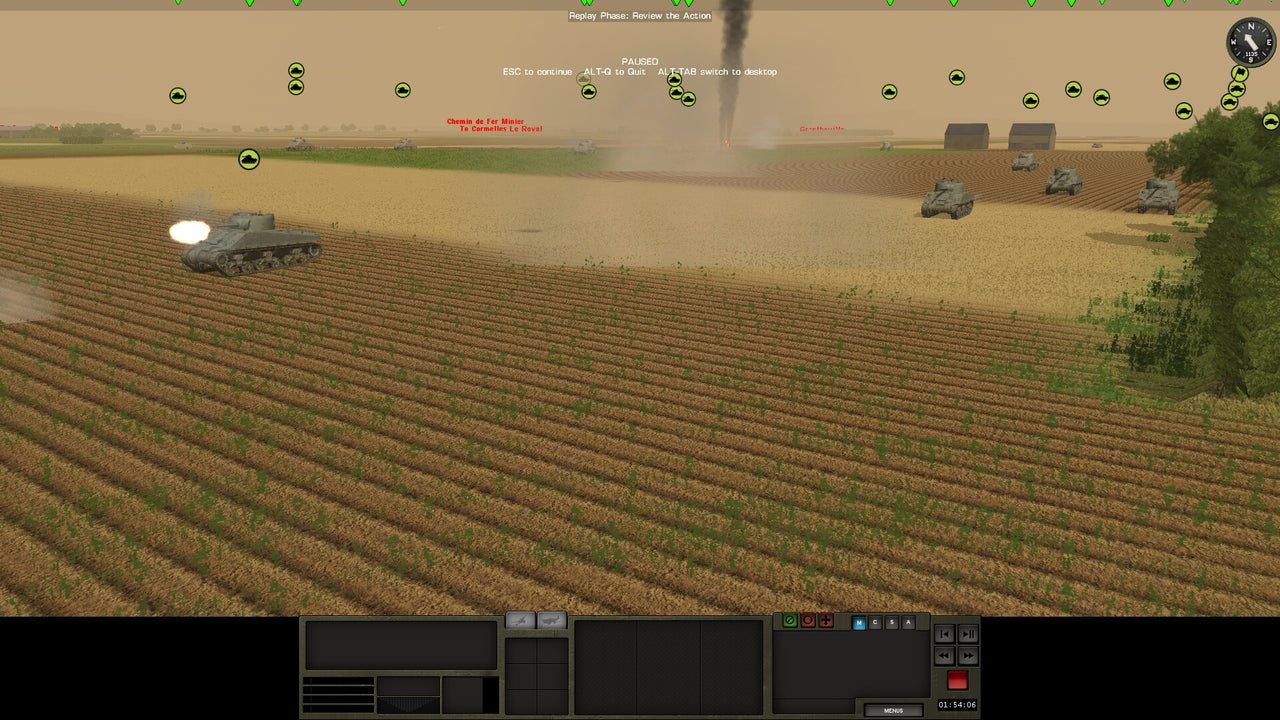
Task: Rewind the action replay
Action: [944, 655]
